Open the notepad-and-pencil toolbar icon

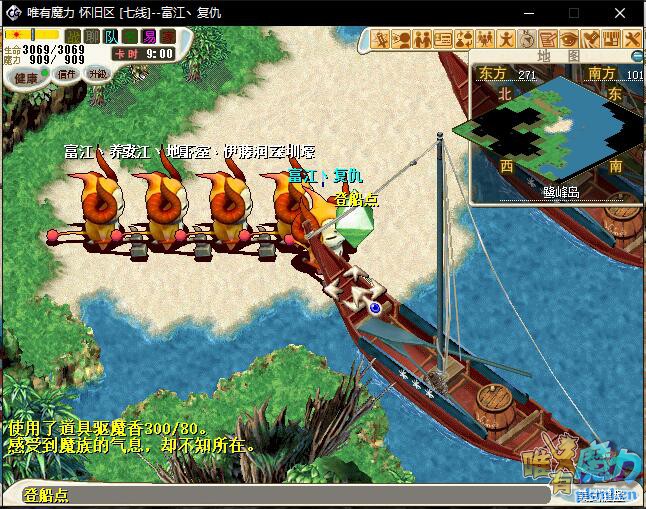tap(549, 39)
